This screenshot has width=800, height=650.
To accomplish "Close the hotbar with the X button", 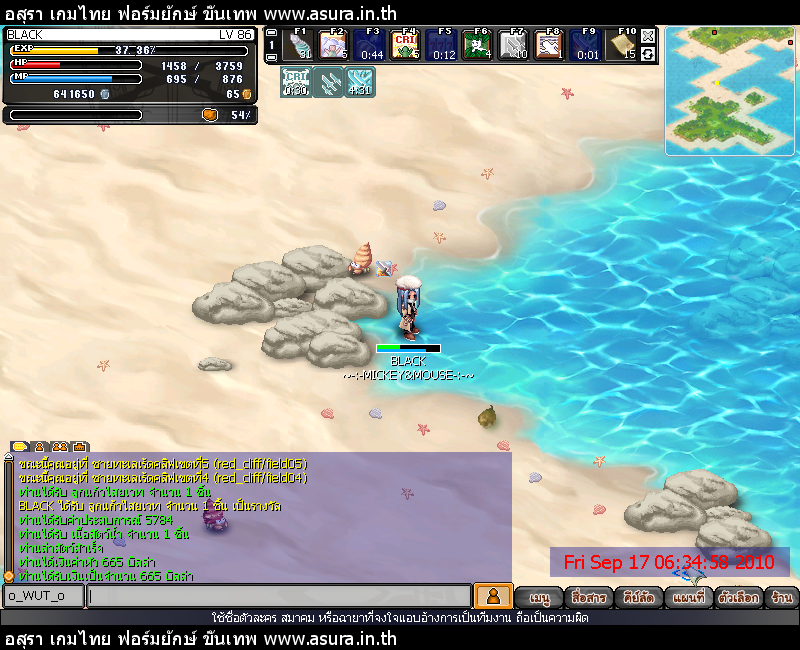I will point(648,36).
